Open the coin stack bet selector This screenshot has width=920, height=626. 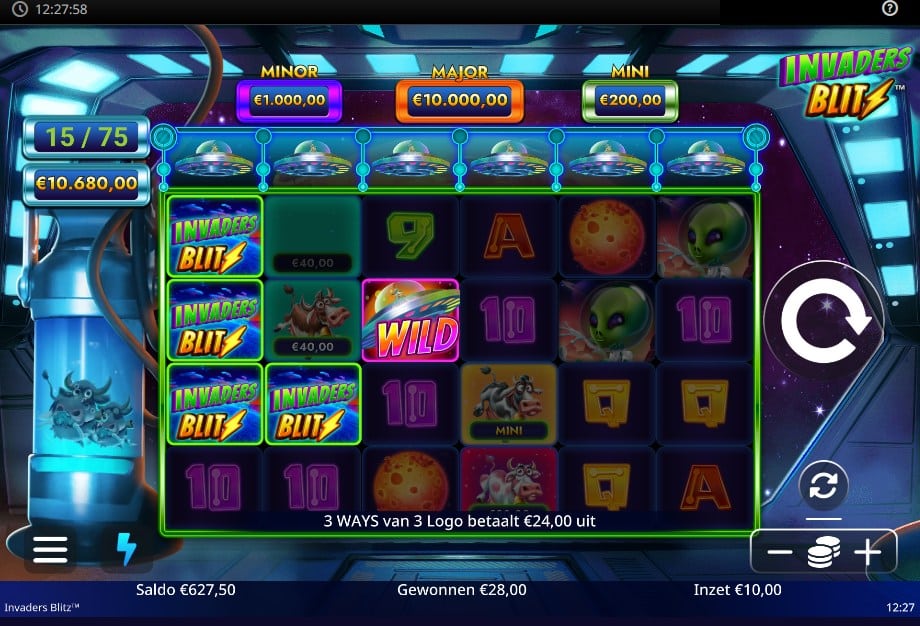[823, 553]
